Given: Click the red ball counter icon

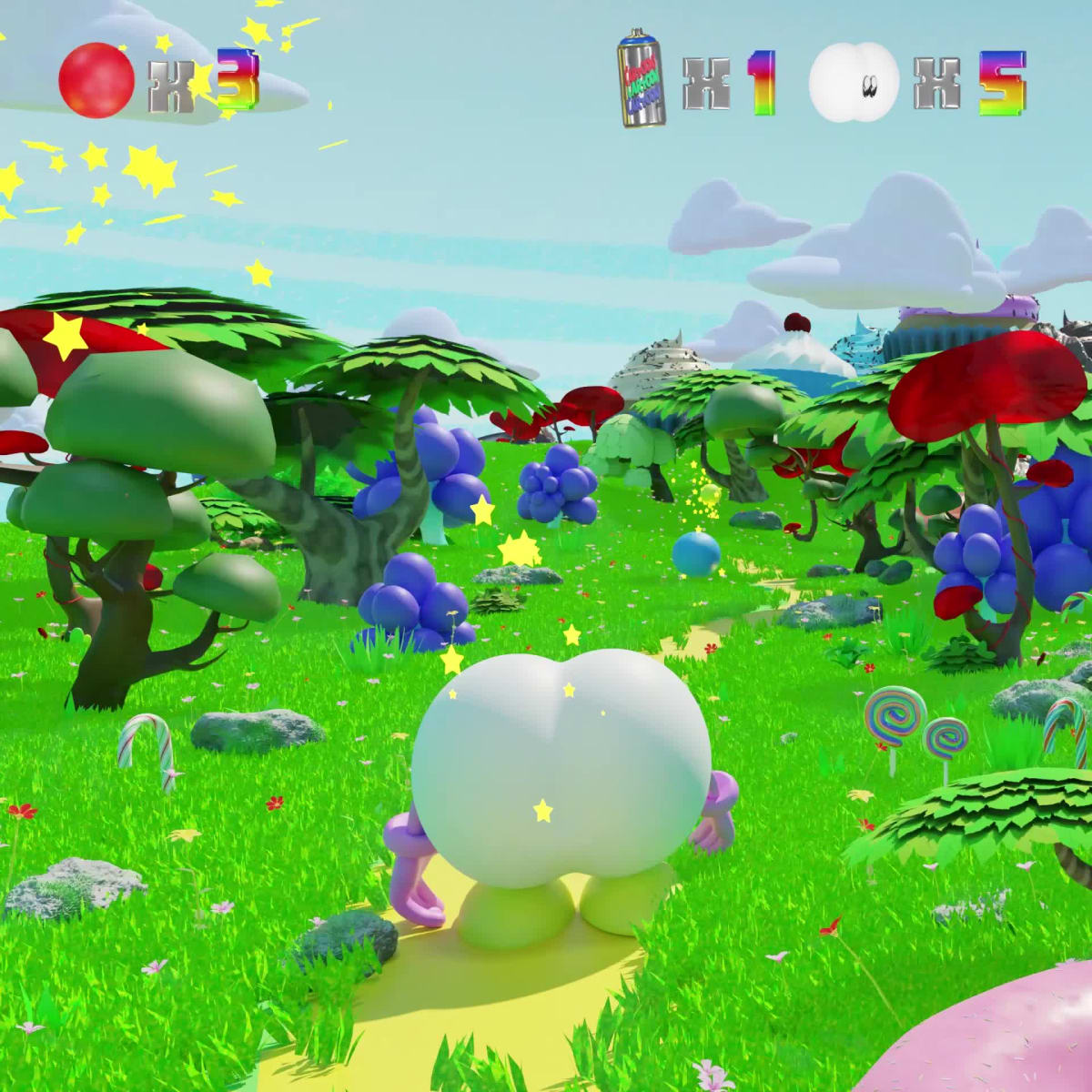Looking at the screenshot, I should click(96, 80).
